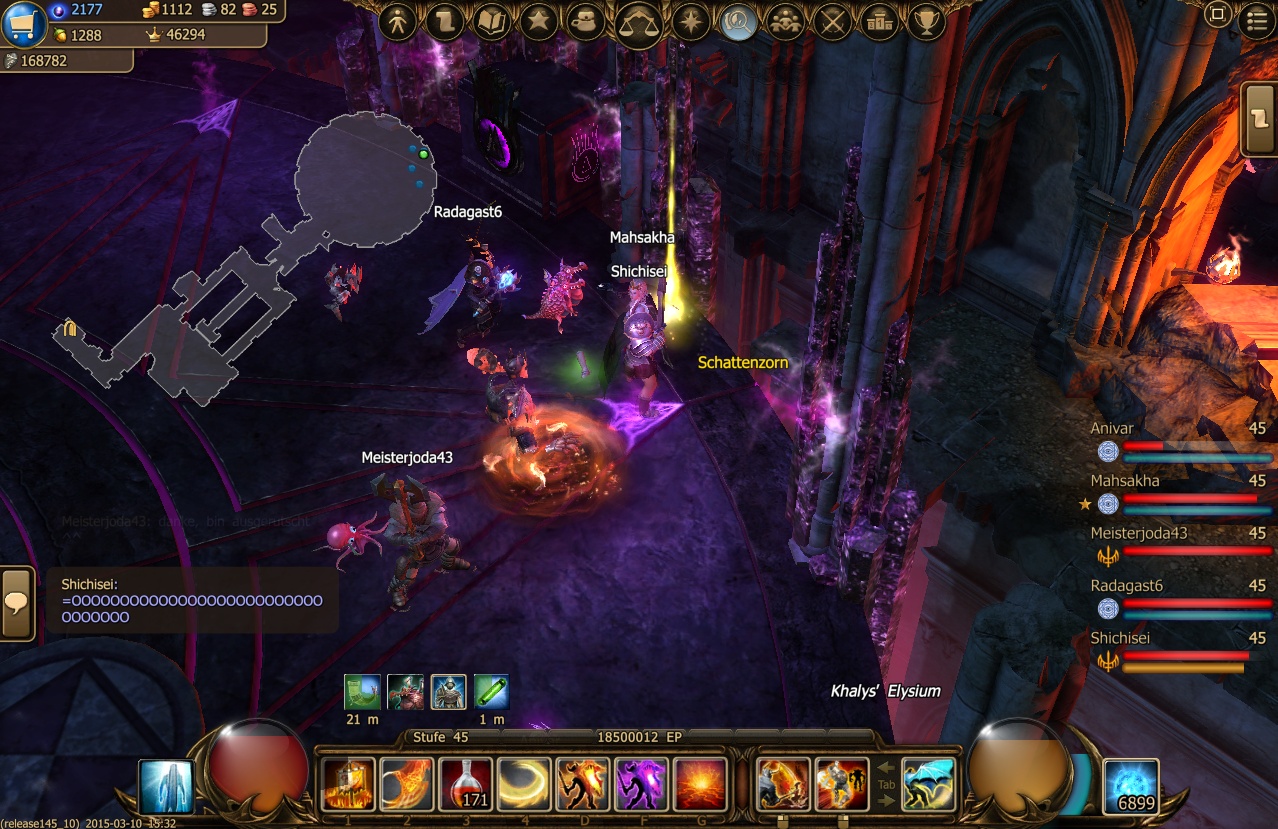Viewport: 1278px width, 829px height.
Task: Open the balance scales menu icon
Action: (x=638, y=22)
